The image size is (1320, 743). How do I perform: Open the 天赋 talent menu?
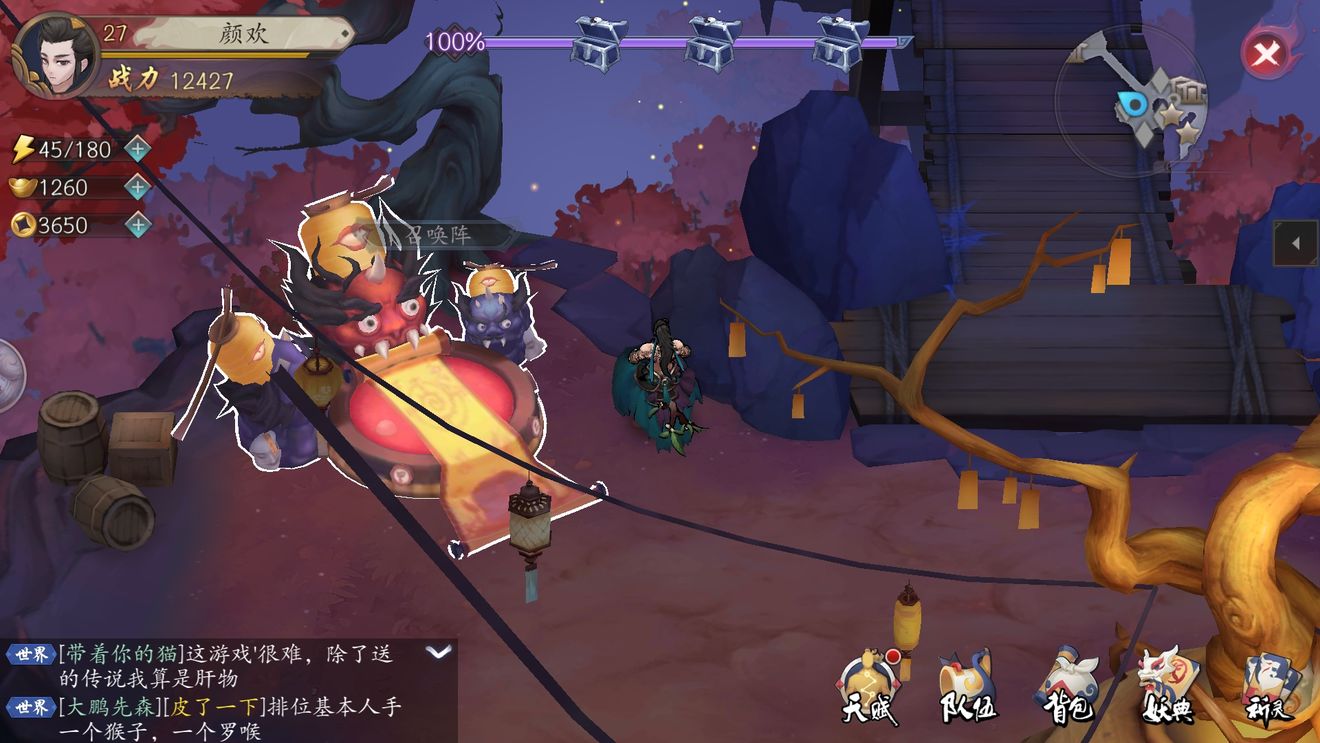[866, 688]
